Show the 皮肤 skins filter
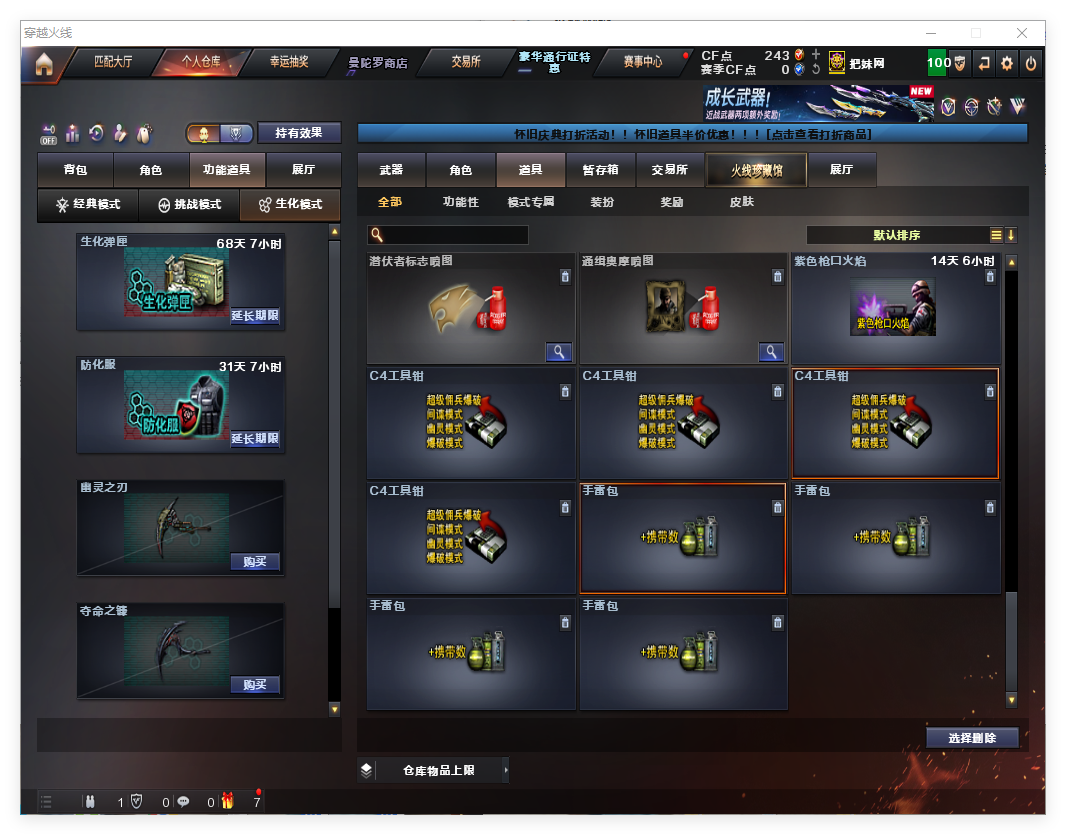Viewport: 1066px width, 835px height. (741, 202)
